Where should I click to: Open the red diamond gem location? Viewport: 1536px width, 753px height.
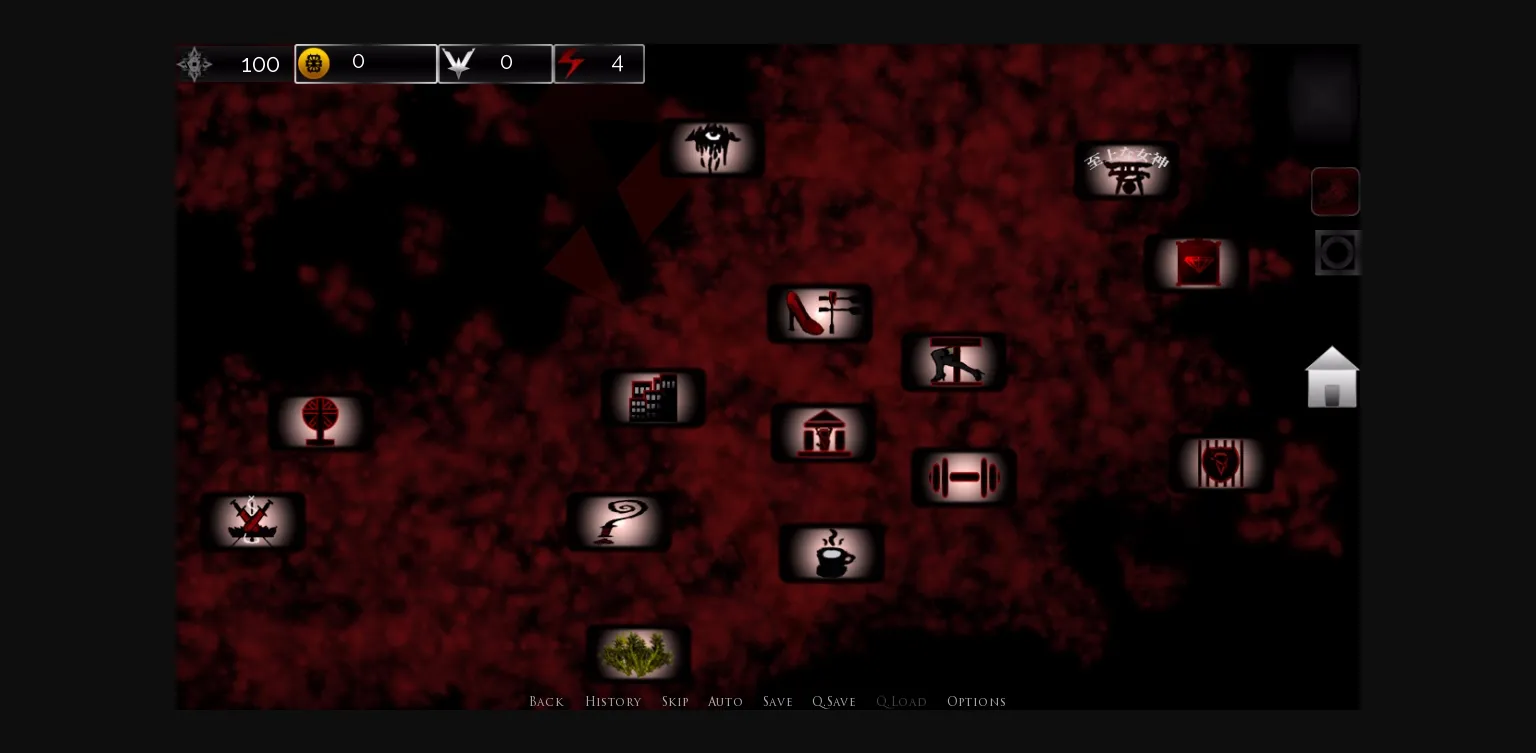[x=1197, y=263]
